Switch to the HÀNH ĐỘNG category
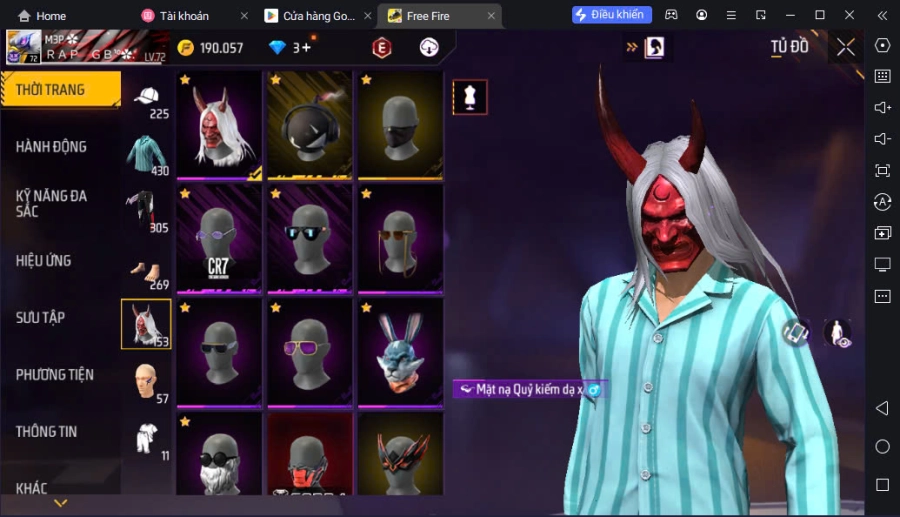 (52, 147)
